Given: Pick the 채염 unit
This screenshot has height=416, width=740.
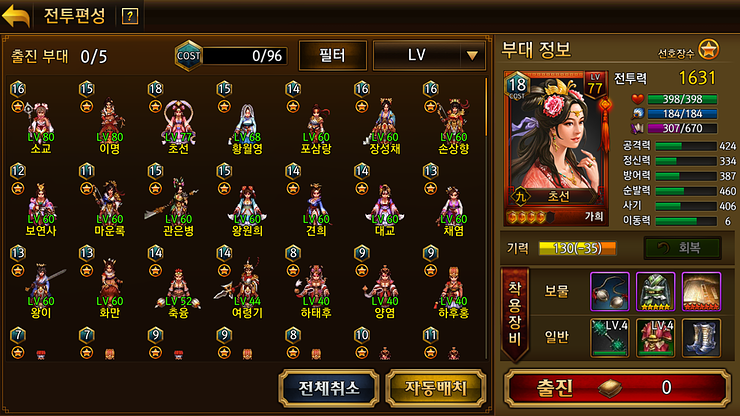Looking at the screenshot, I should tap(453, 203).
